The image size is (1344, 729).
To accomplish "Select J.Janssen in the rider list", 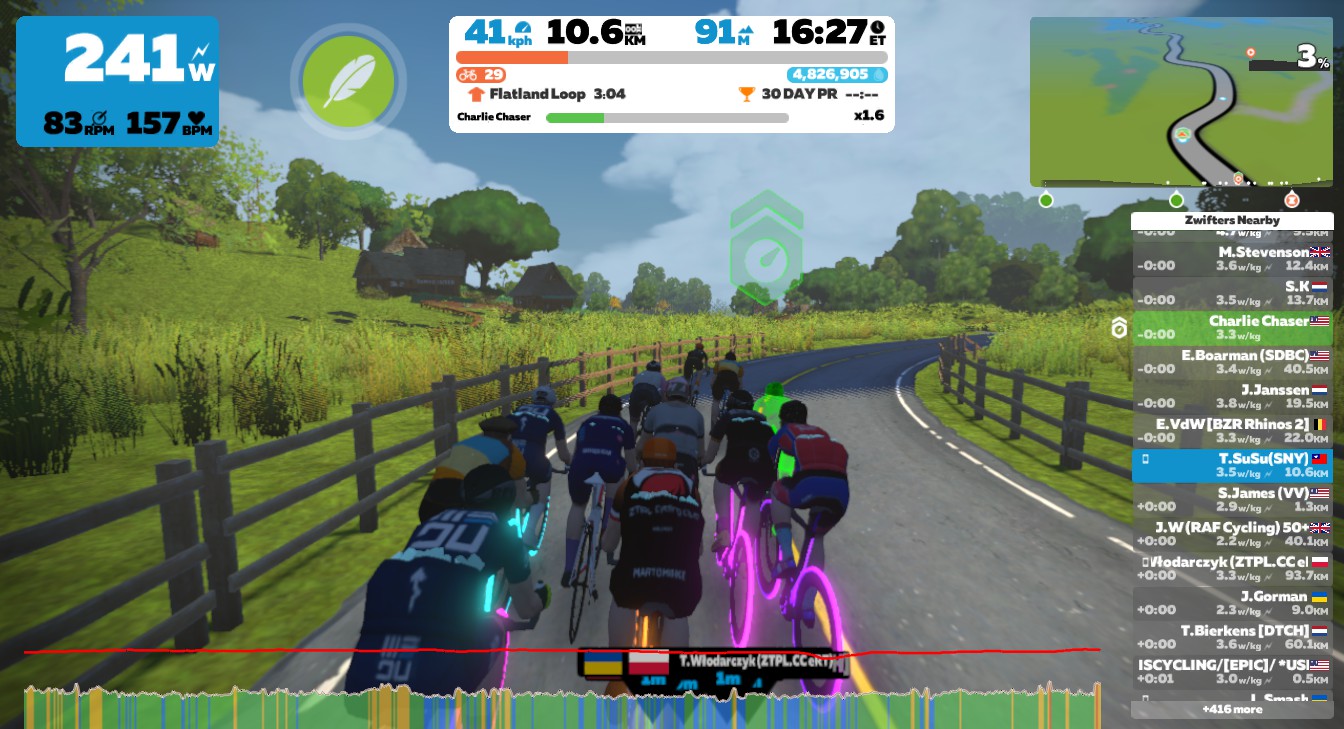I will 1232,396.
